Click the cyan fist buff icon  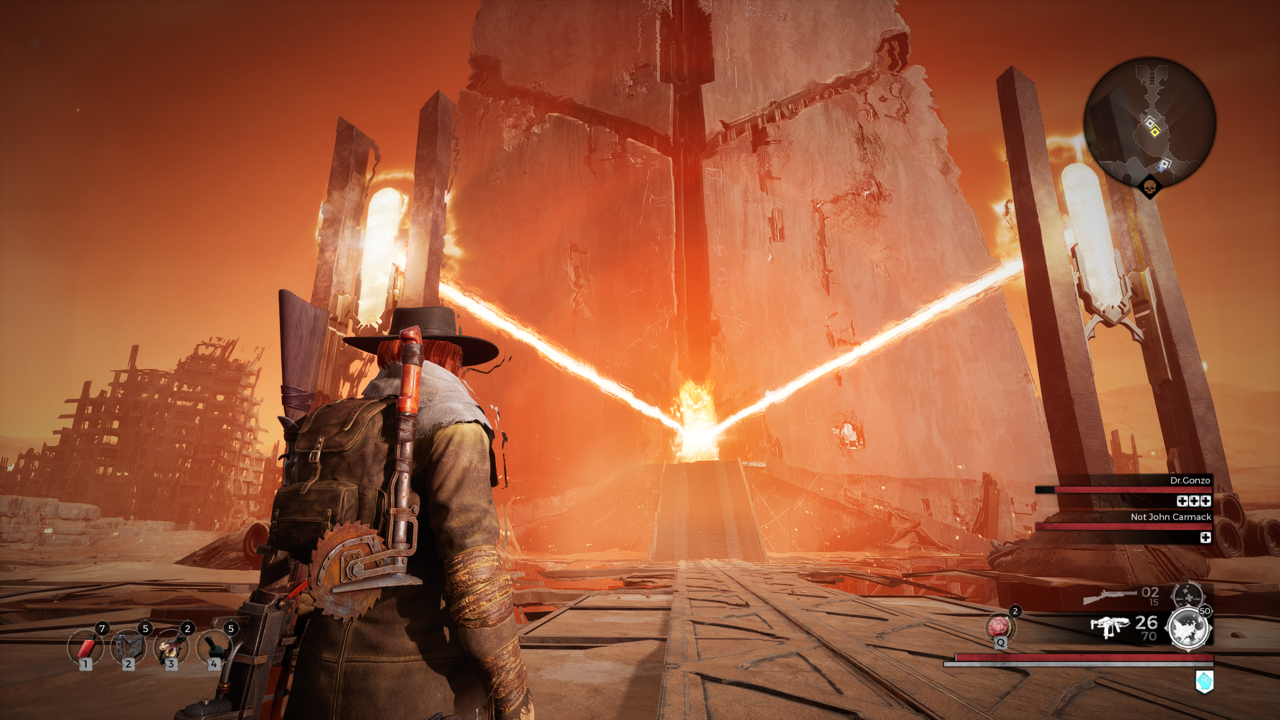click(1204, 681)
